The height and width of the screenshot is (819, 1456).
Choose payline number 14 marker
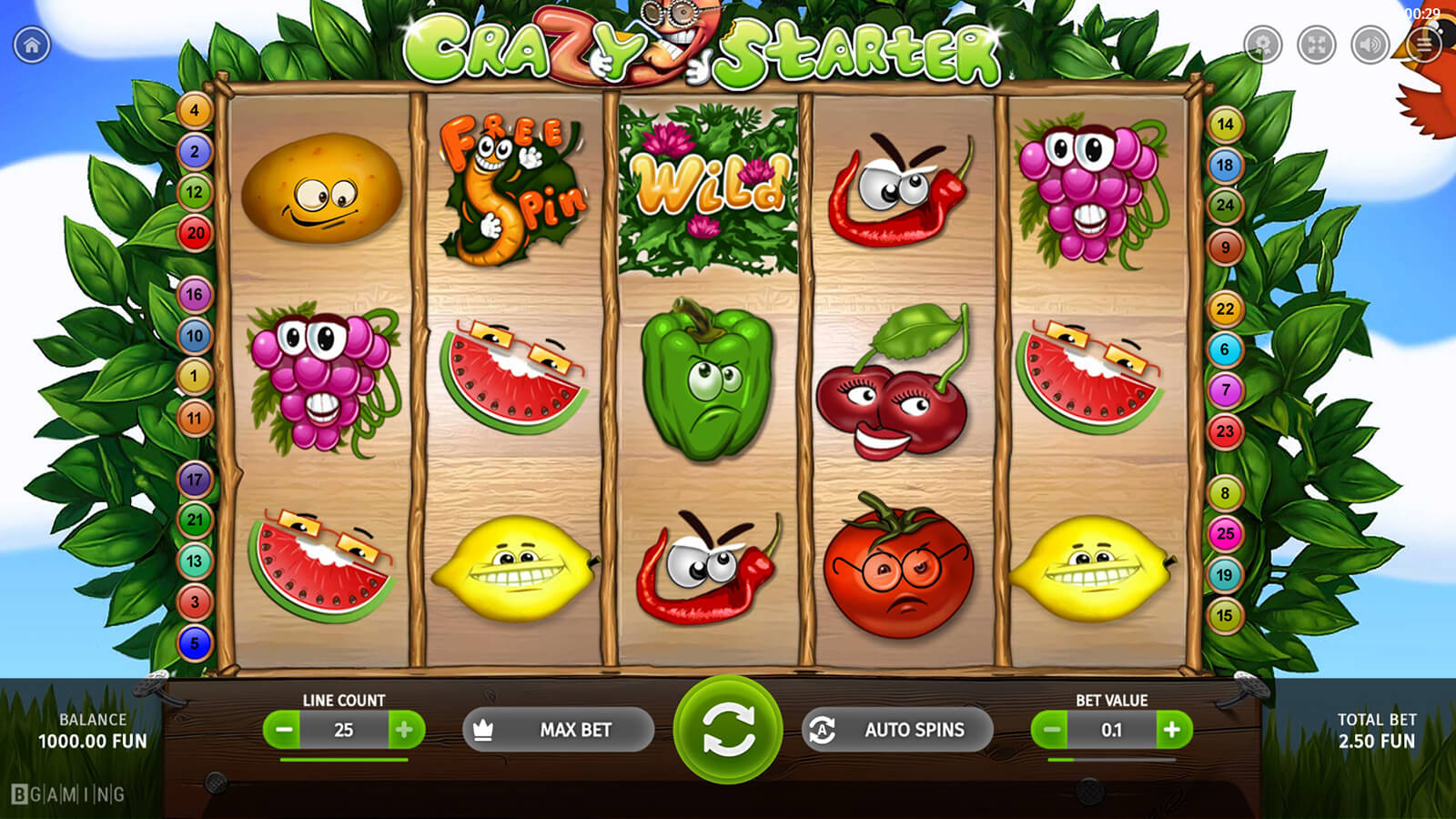click(1225, 125)
